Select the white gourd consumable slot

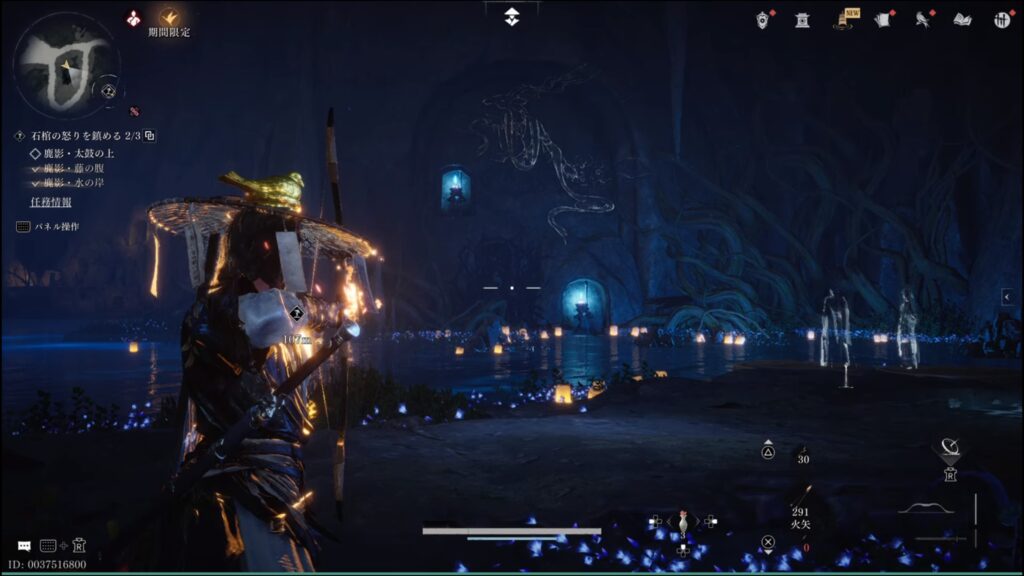(683, 522)
